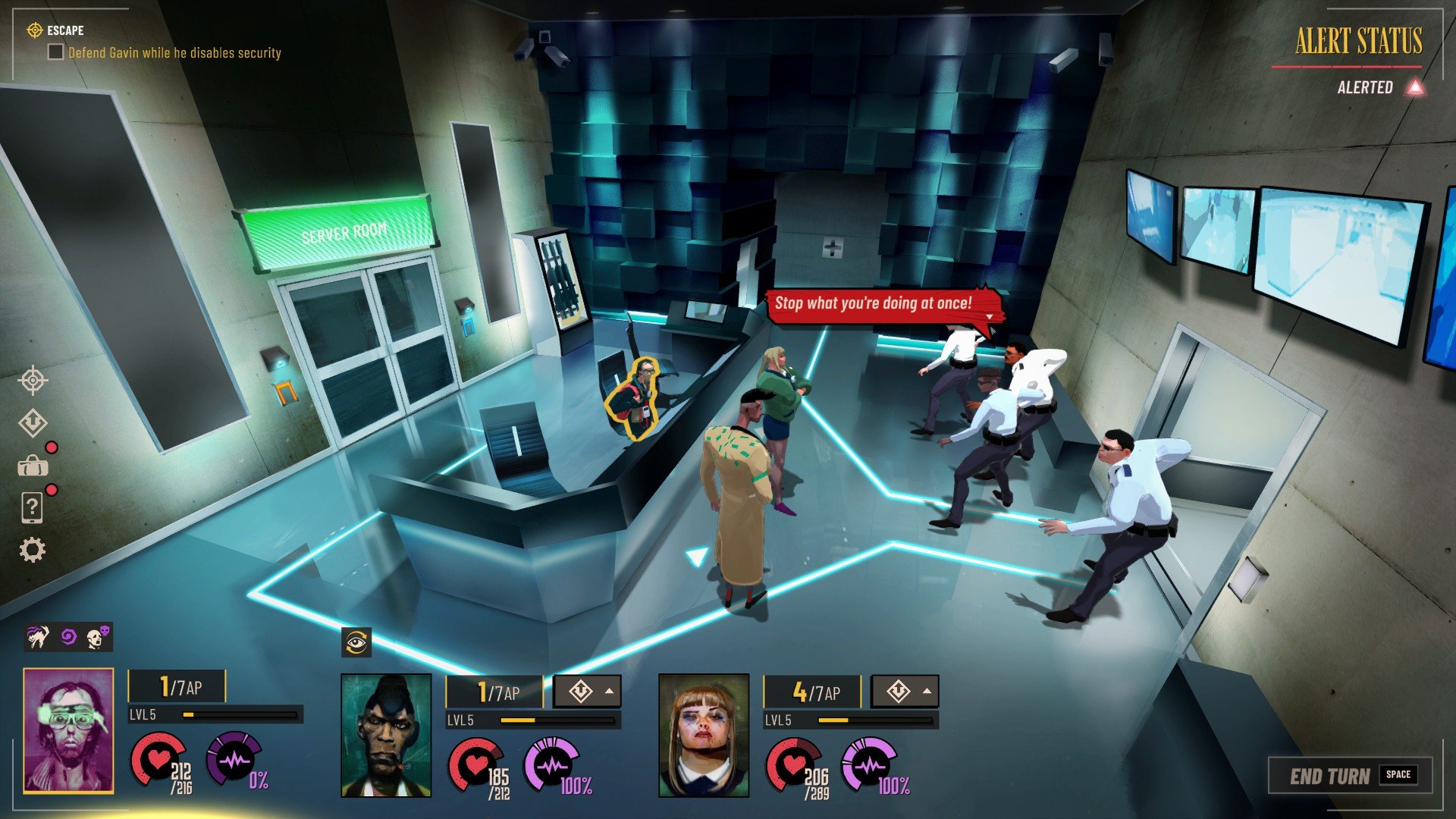Open the duffel bag inventory
The width and height of the screenshot is (1456, 819).
click(33, 465)
